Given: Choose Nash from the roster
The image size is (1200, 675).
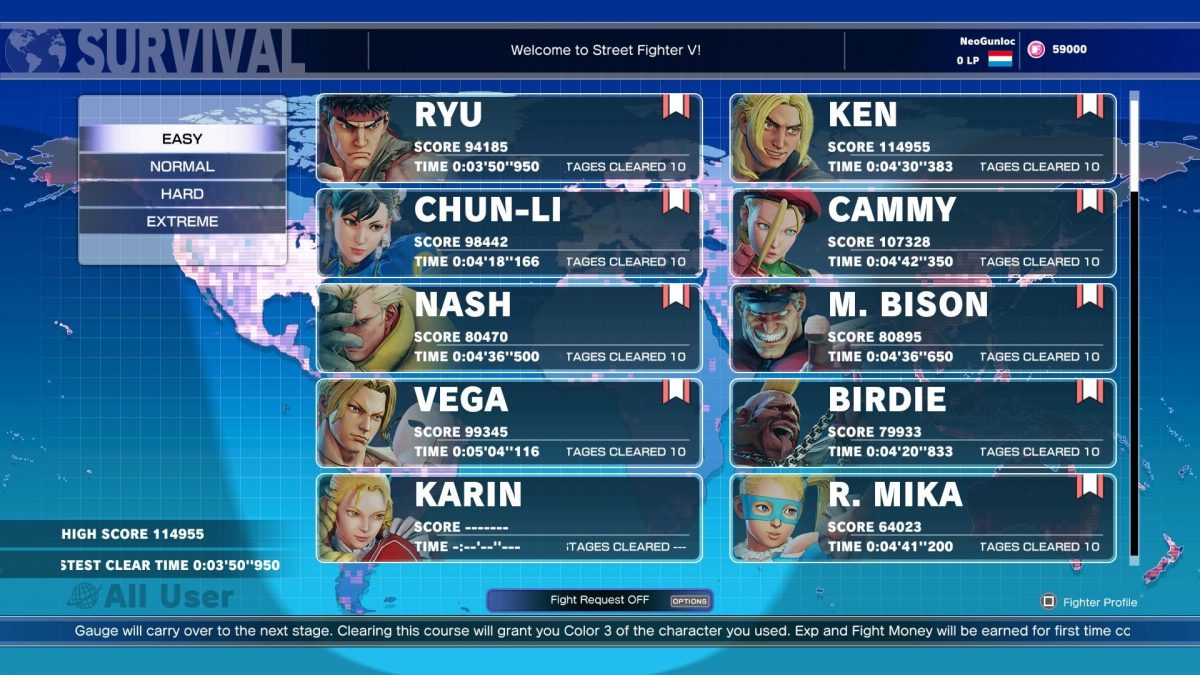Looking at the screenshot, I should 509,328.
